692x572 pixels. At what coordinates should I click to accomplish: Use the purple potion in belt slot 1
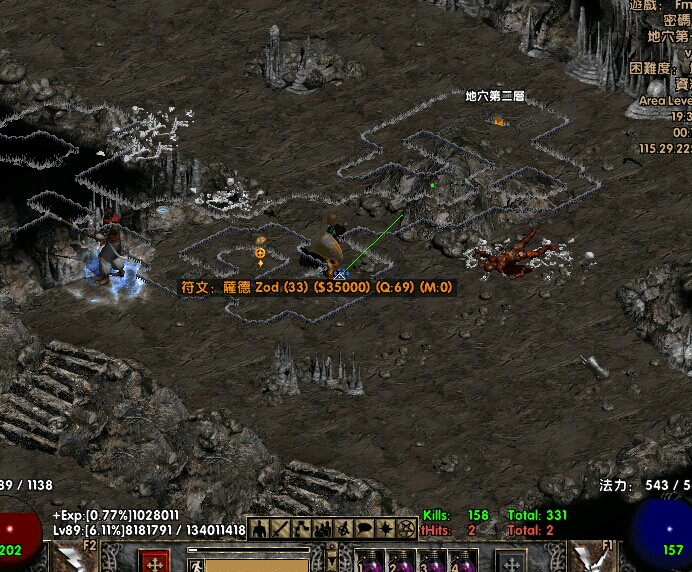tap(371, 562)
